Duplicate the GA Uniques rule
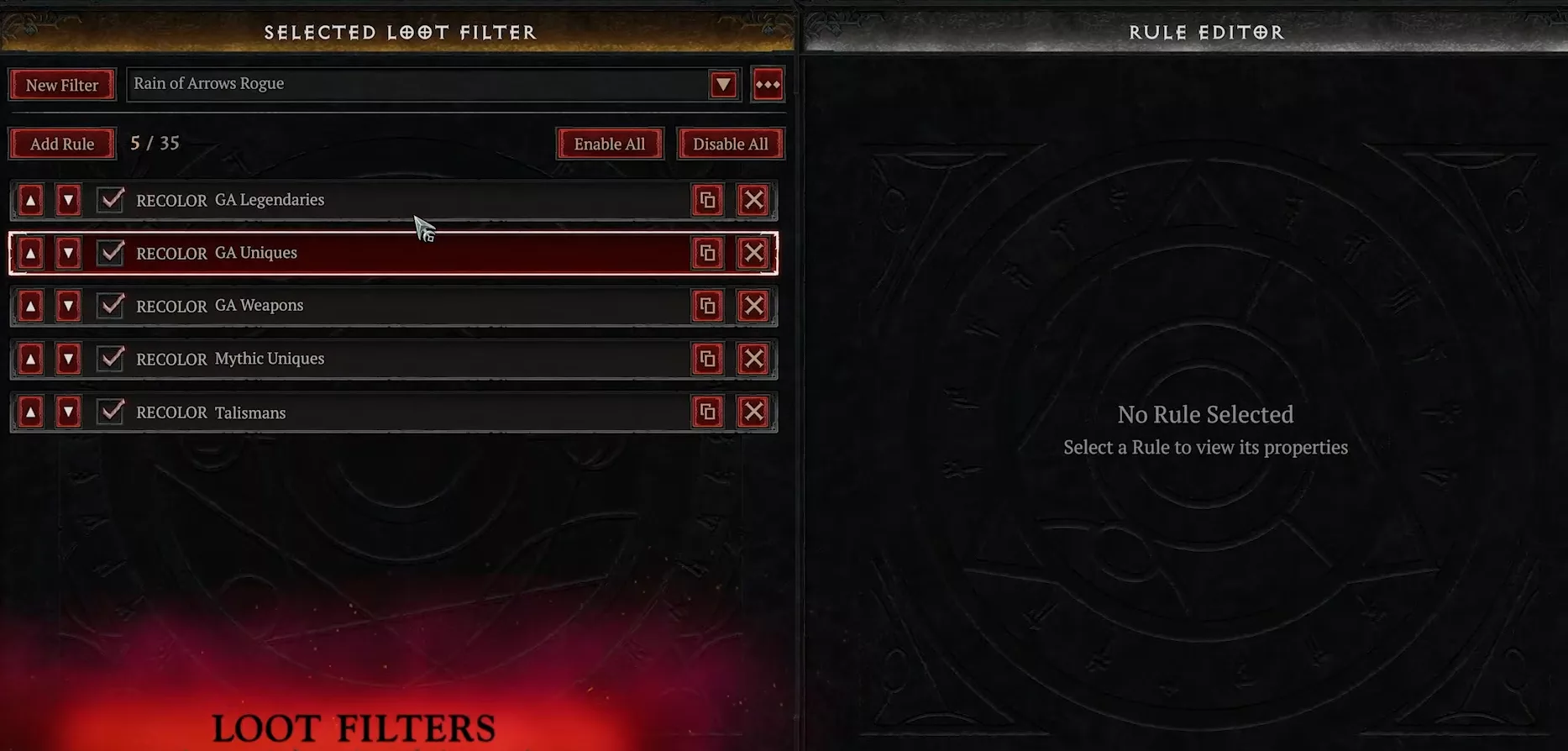 click(x=707, y=253)
